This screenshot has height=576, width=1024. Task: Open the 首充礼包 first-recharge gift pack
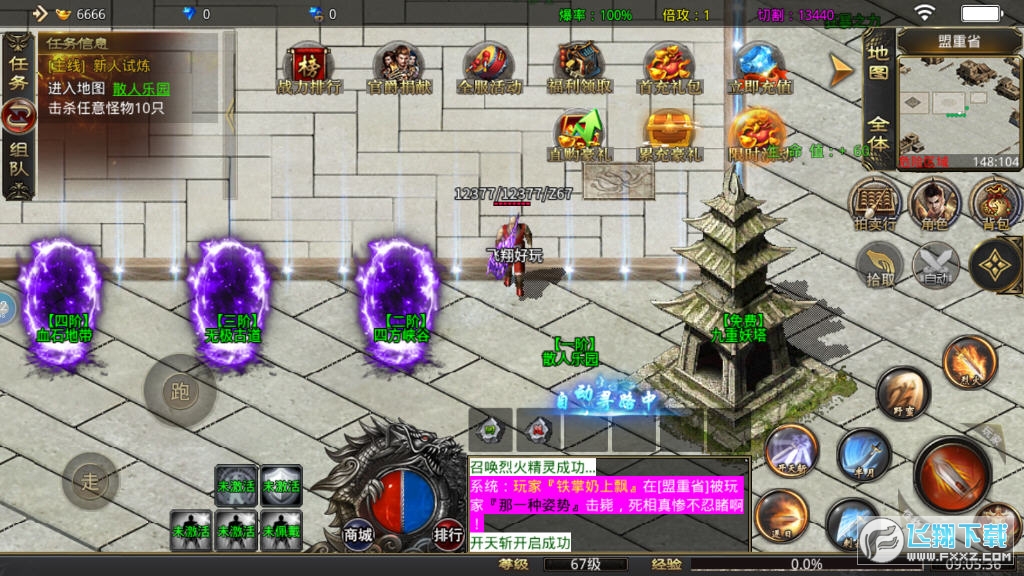click(669, 68)
